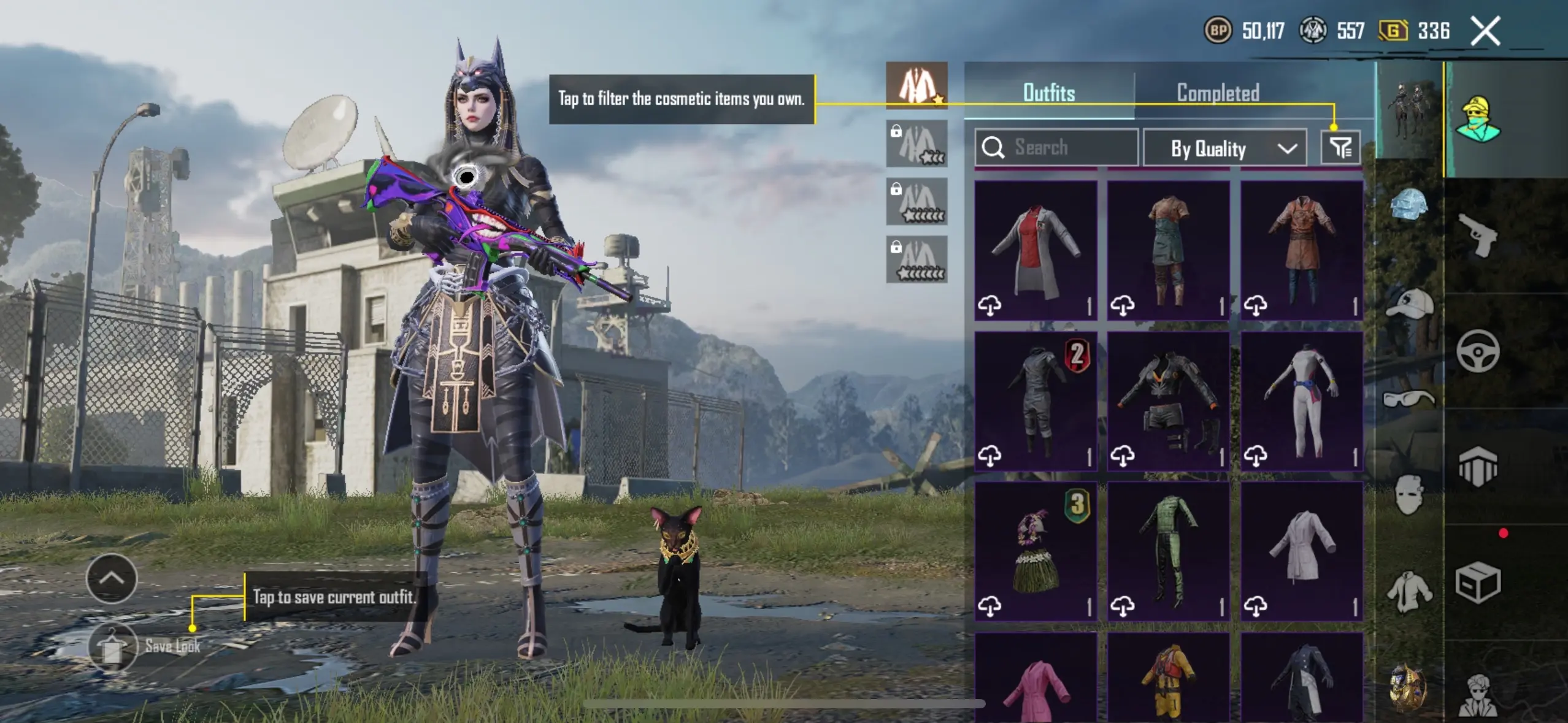Open the steering wheel vehicle category
The height and width of the screenshot is (723, 1568).
coord(1477,351)
